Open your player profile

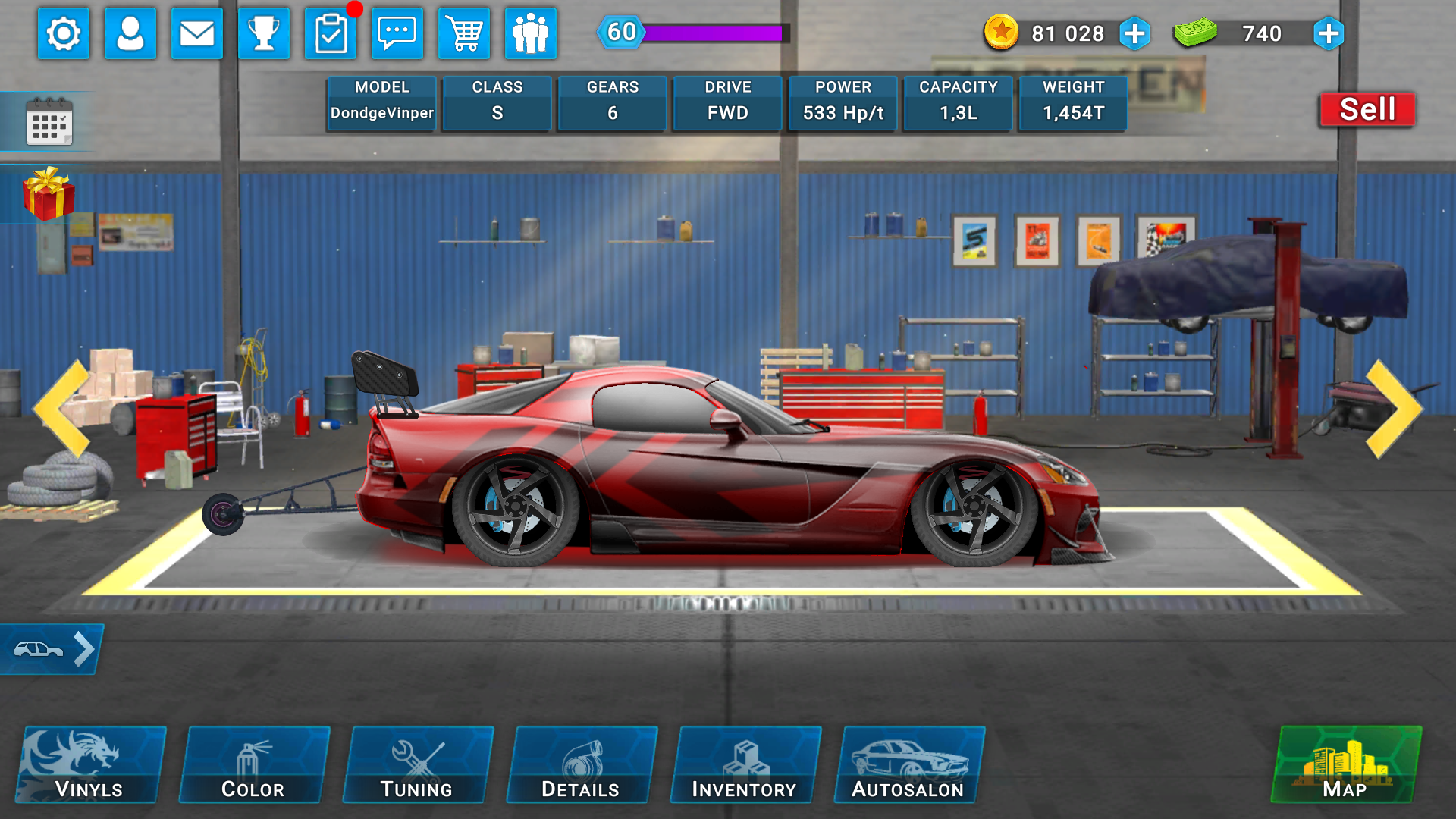click(130, 33)
